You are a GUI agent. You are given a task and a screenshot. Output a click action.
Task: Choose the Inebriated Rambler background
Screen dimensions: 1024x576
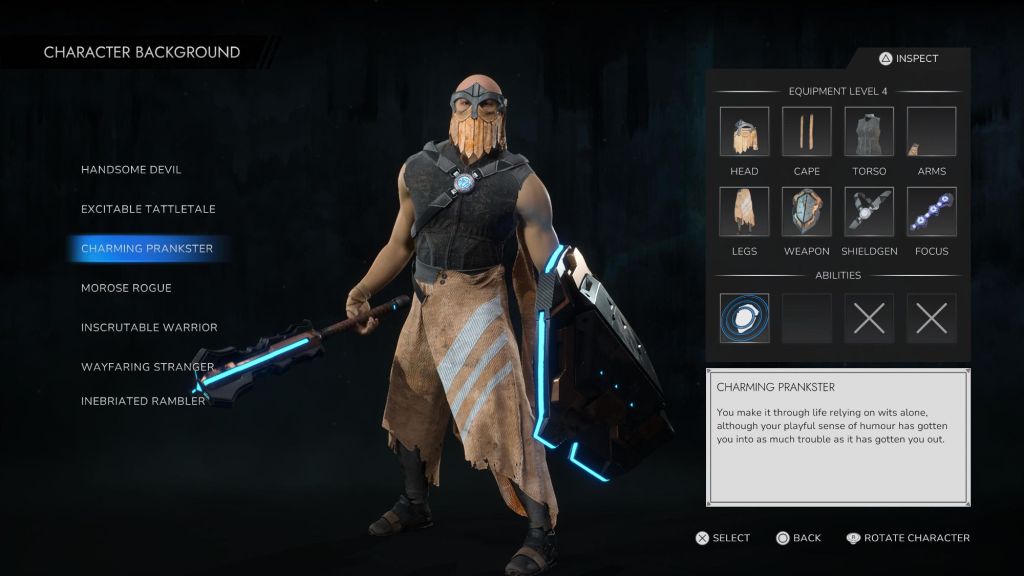143,401
